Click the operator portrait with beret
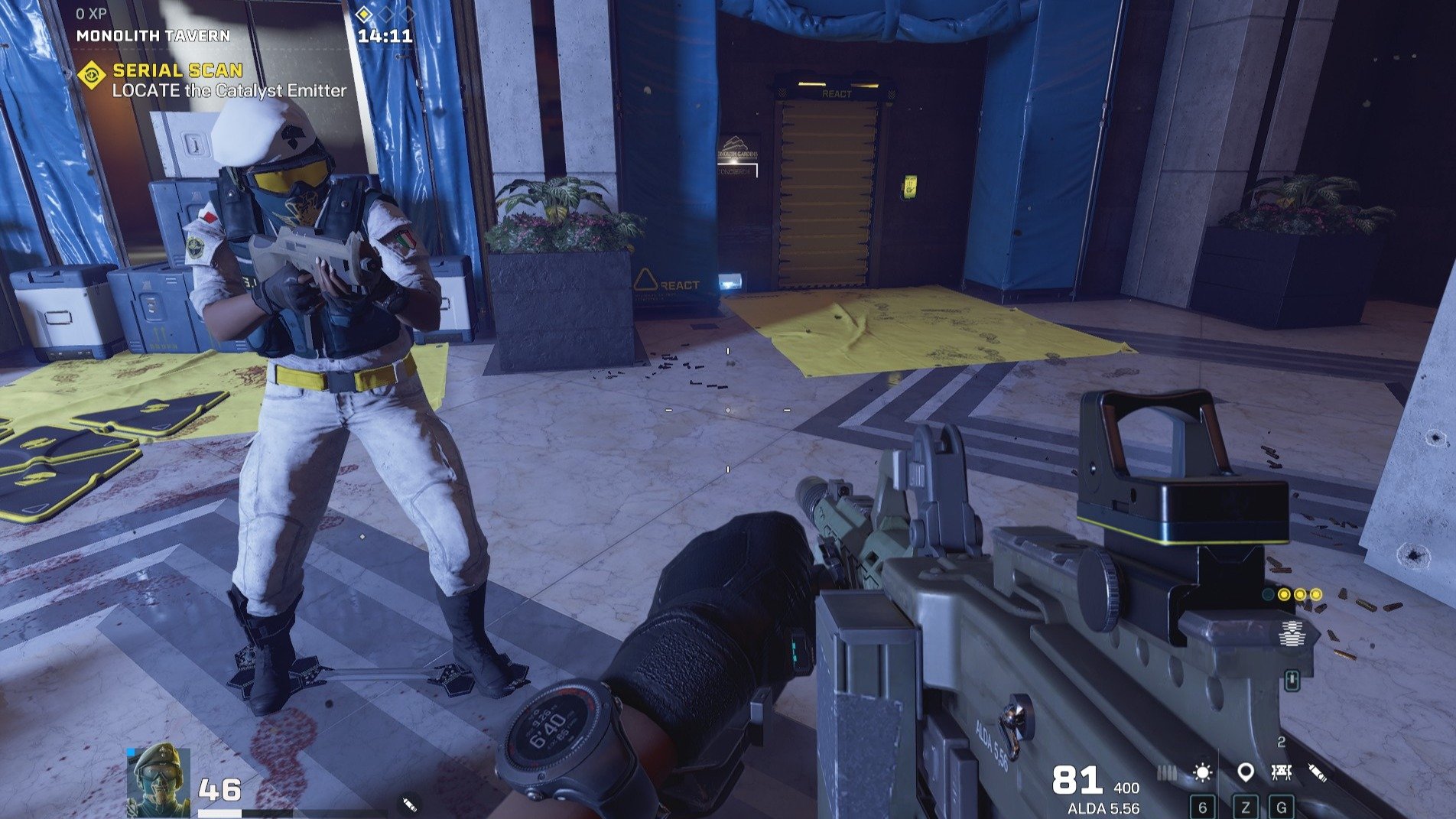This screenshot has width=1456, height=819. tap(159, 780)
